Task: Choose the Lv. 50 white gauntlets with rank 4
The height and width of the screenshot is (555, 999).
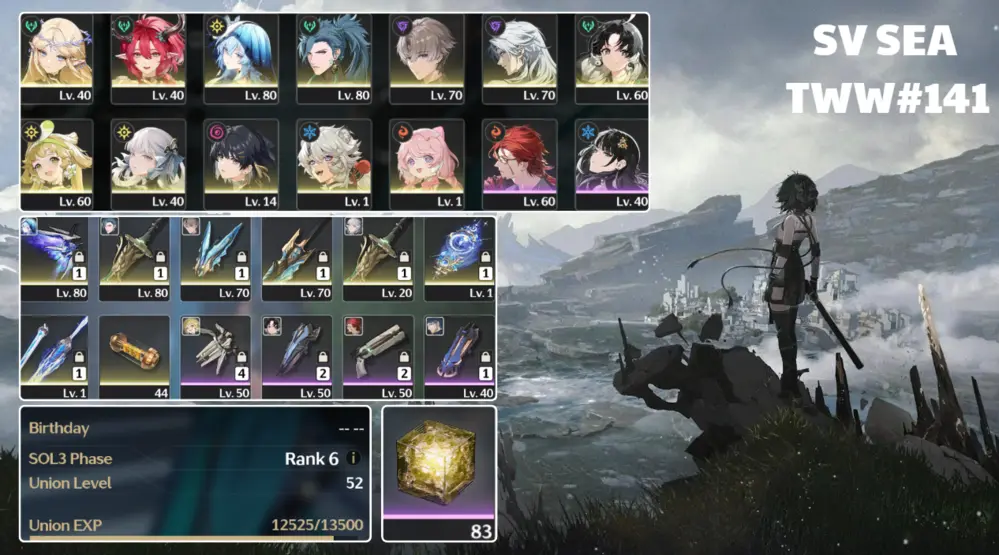Action: coord(215,353)
